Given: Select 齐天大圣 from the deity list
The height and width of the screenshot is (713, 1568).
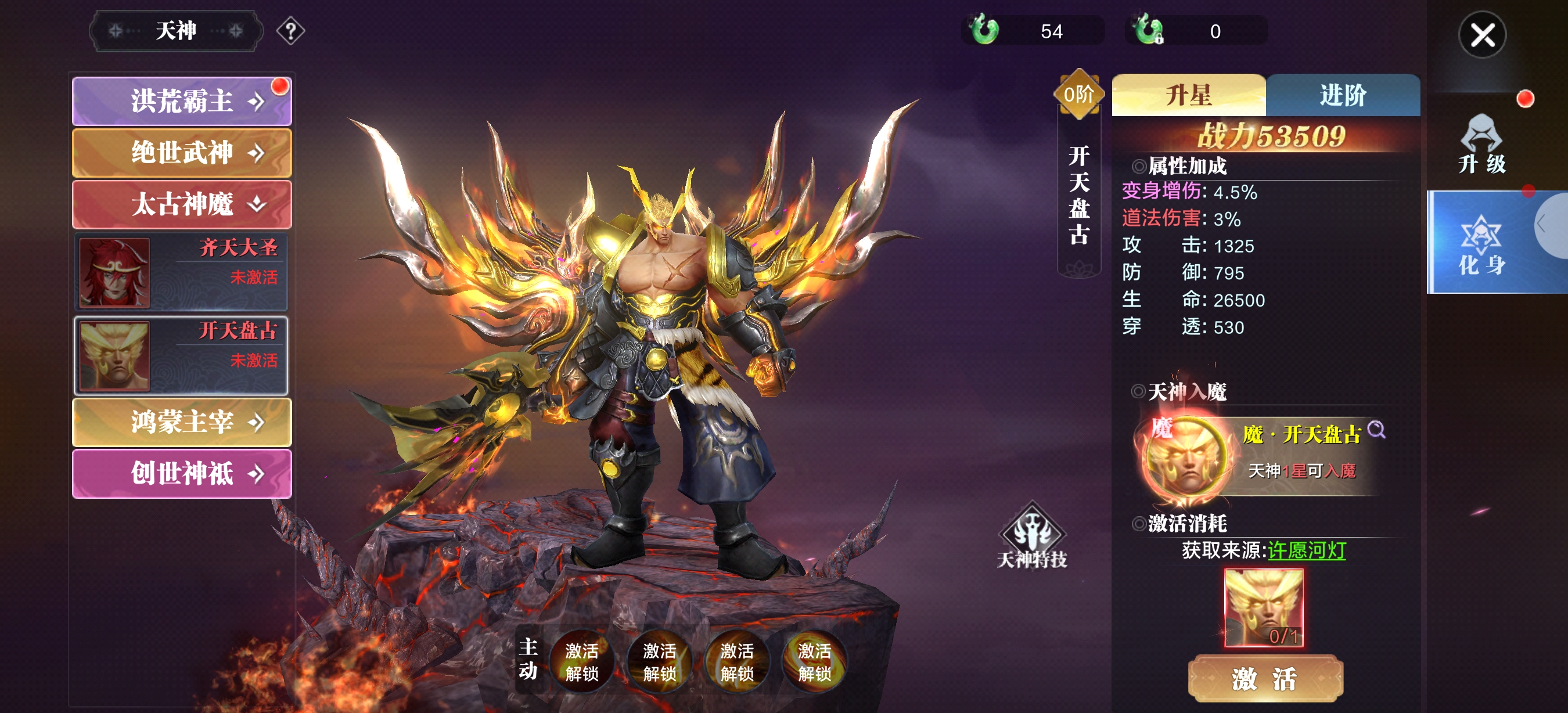Looking at the screenshot, I should pyautogui.click(x=181, y=273).
